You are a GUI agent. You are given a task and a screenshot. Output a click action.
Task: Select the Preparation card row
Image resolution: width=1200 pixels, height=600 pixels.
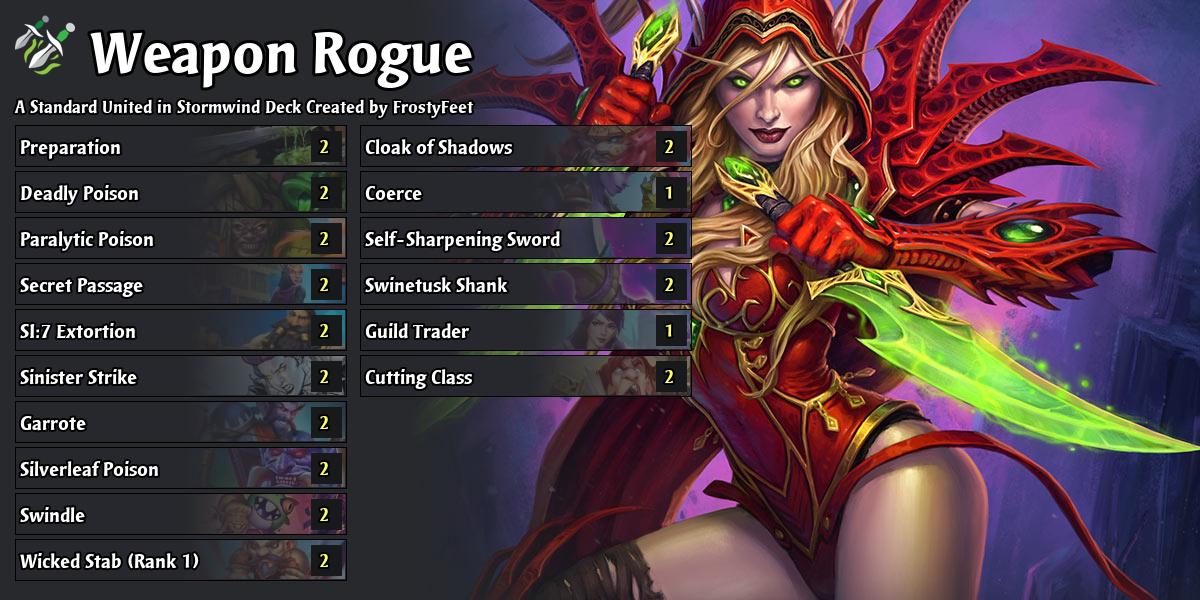[x=180, y=147]
